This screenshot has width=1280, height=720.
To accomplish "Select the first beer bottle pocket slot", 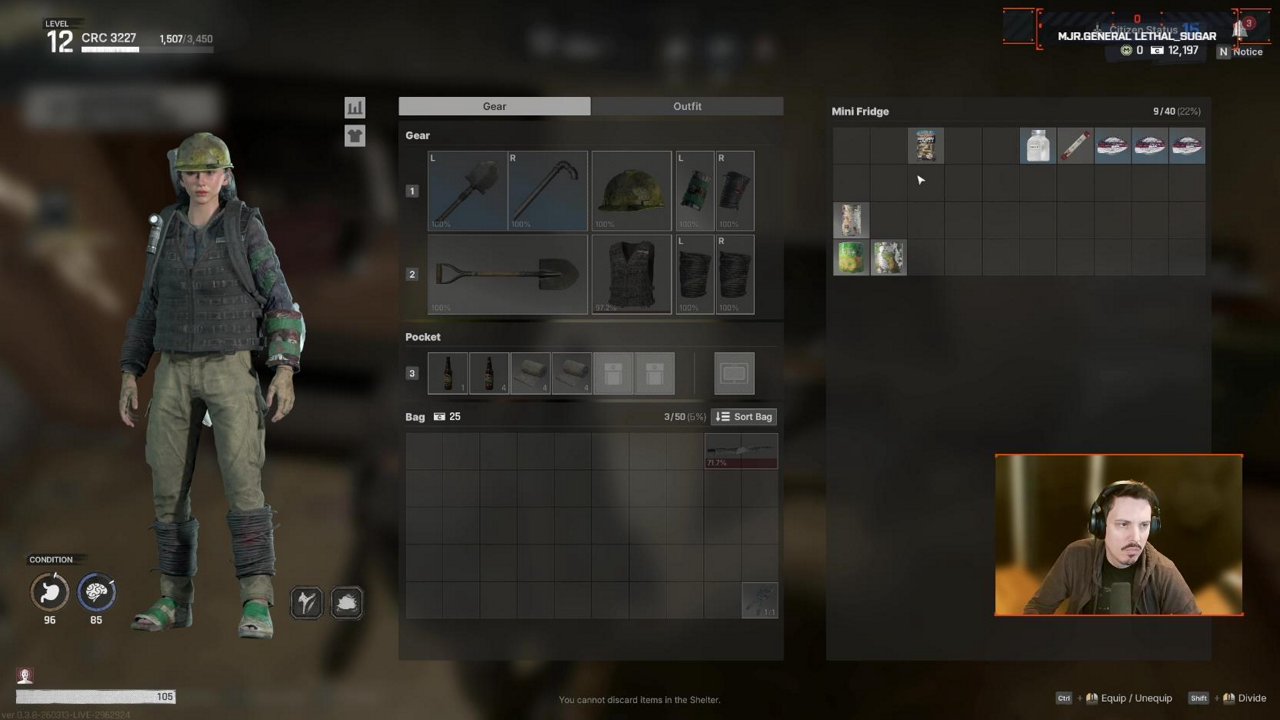I will [447, 373].
